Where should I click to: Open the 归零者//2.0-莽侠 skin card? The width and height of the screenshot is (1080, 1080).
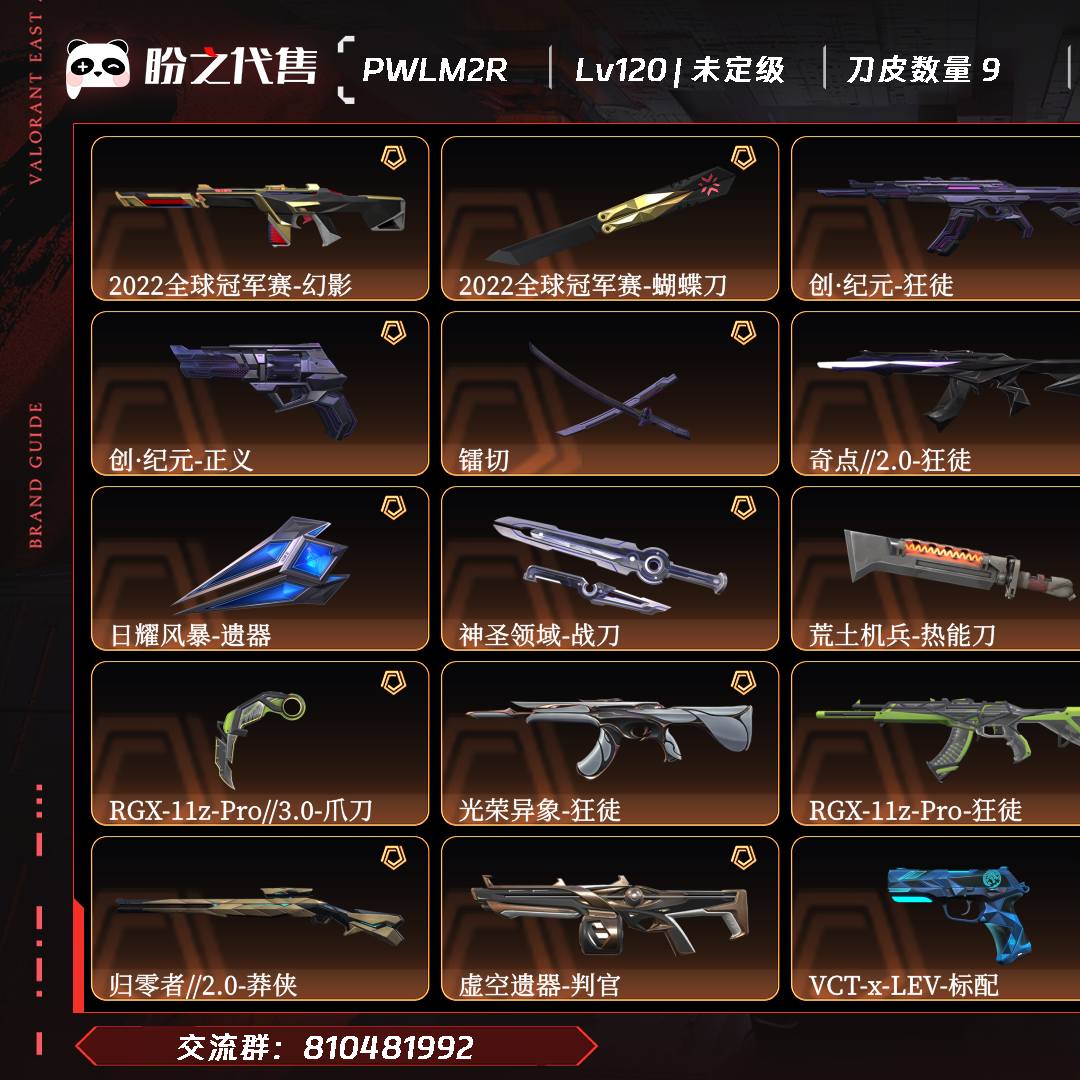point(260,918)
